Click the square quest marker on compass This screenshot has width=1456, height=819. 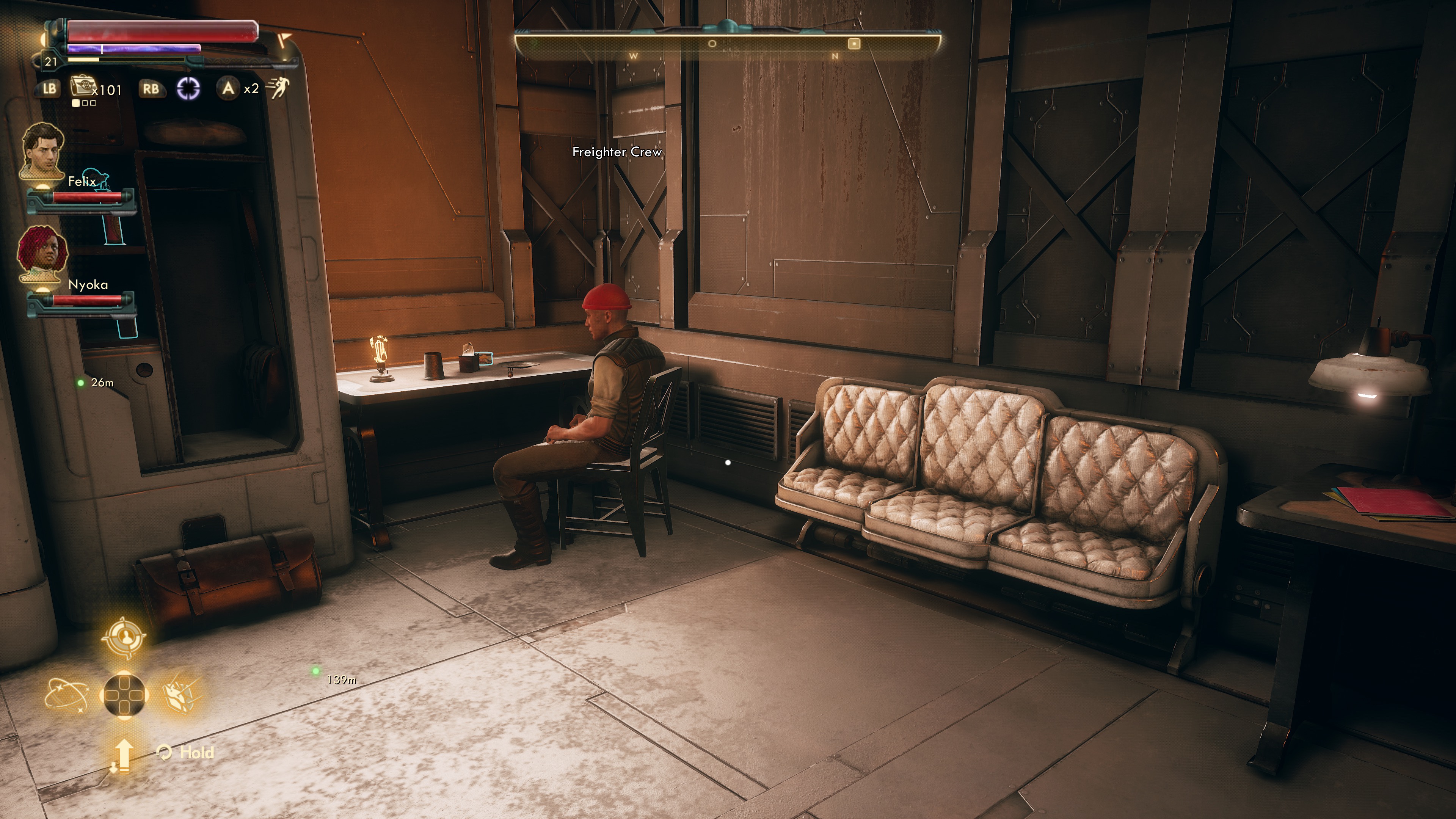pyautogui.click(x=854, y=44)
